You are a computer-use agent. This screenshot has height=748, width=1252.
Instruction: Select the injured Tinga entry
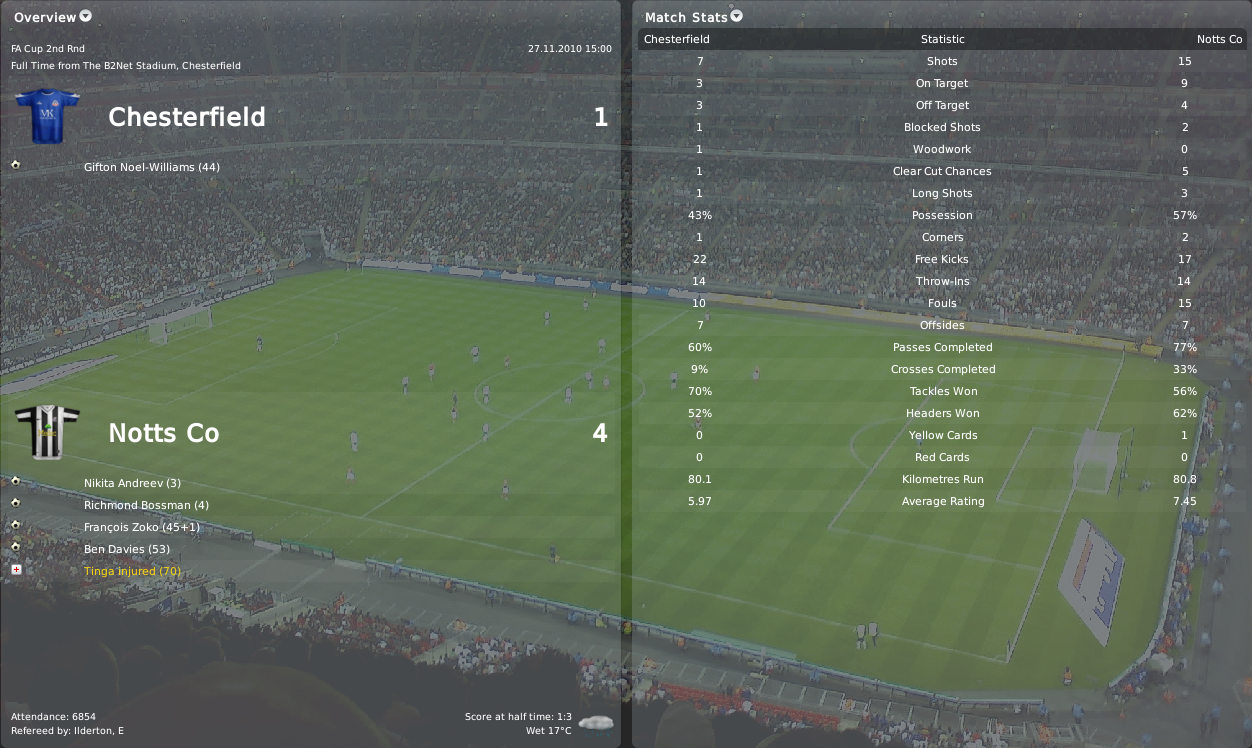click(132, 571)
